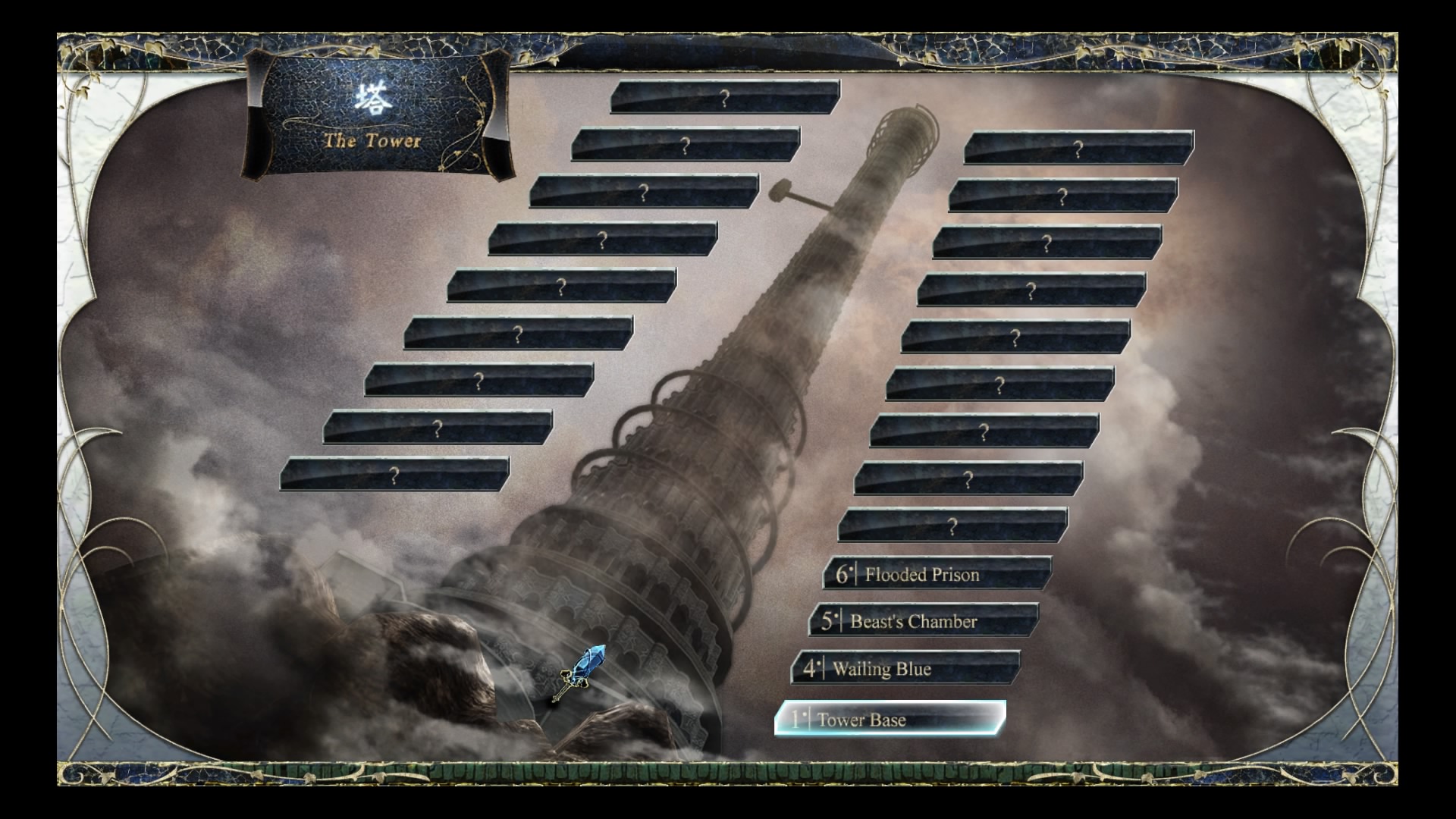Select the topmost unknown floor in the right column

[1081, 149]
